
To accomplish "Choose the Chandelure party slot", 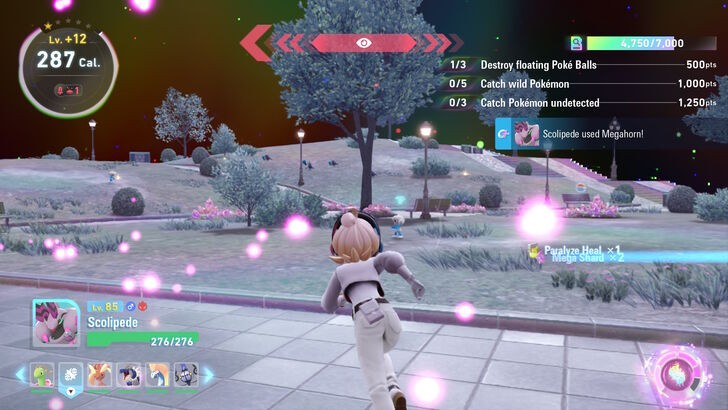I will (186, 374).
